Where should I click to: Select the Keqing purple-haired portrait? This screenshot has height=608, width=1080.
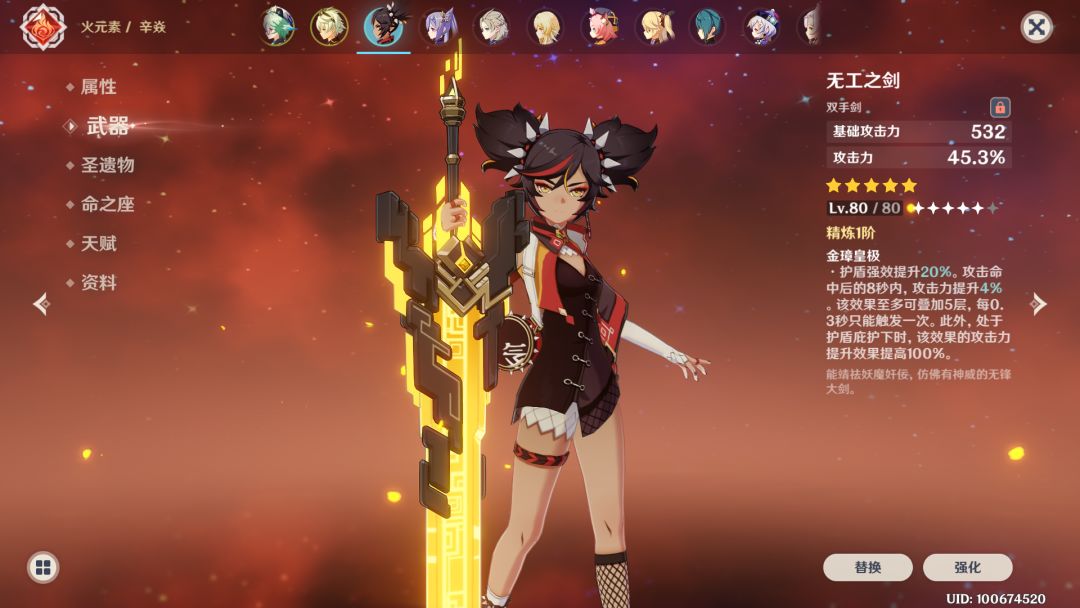pyautogui.click(x=438, y=27)
